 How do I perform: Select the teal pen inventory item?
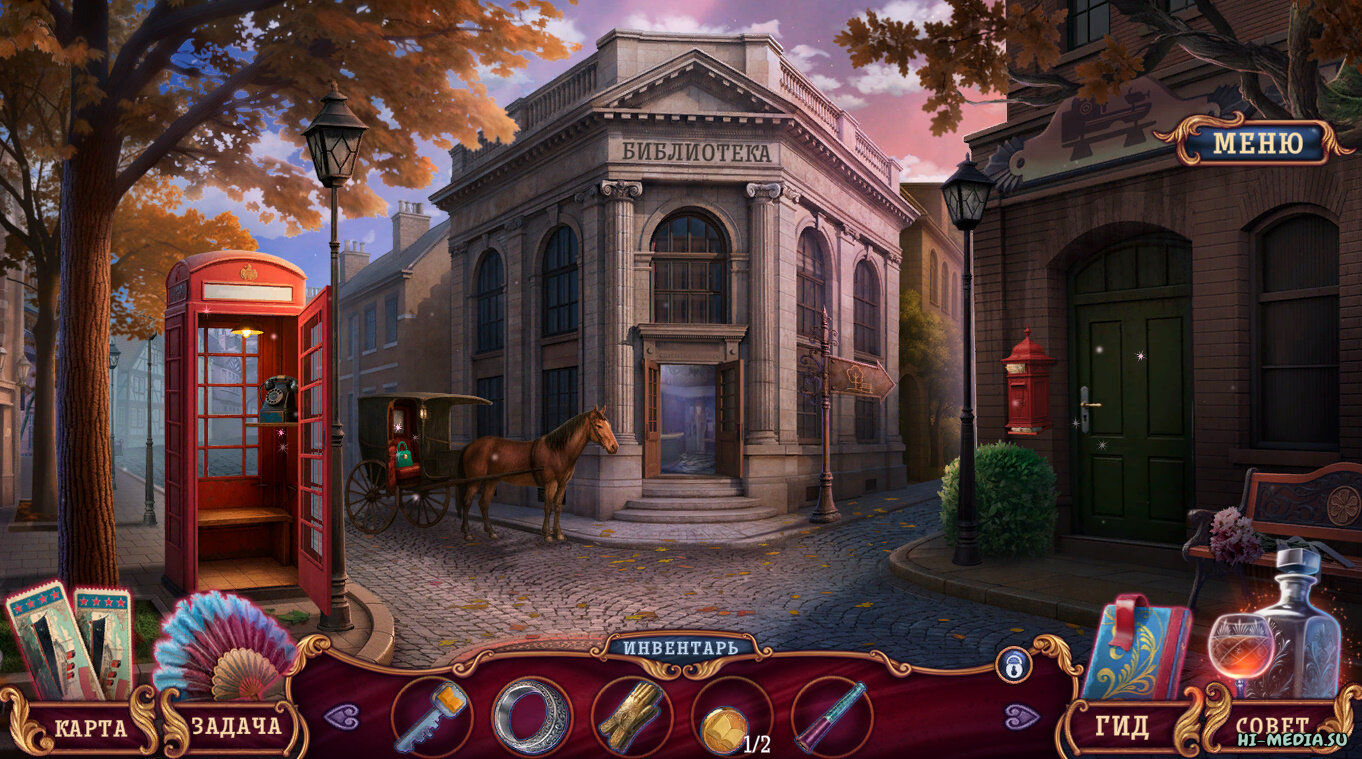831,717
